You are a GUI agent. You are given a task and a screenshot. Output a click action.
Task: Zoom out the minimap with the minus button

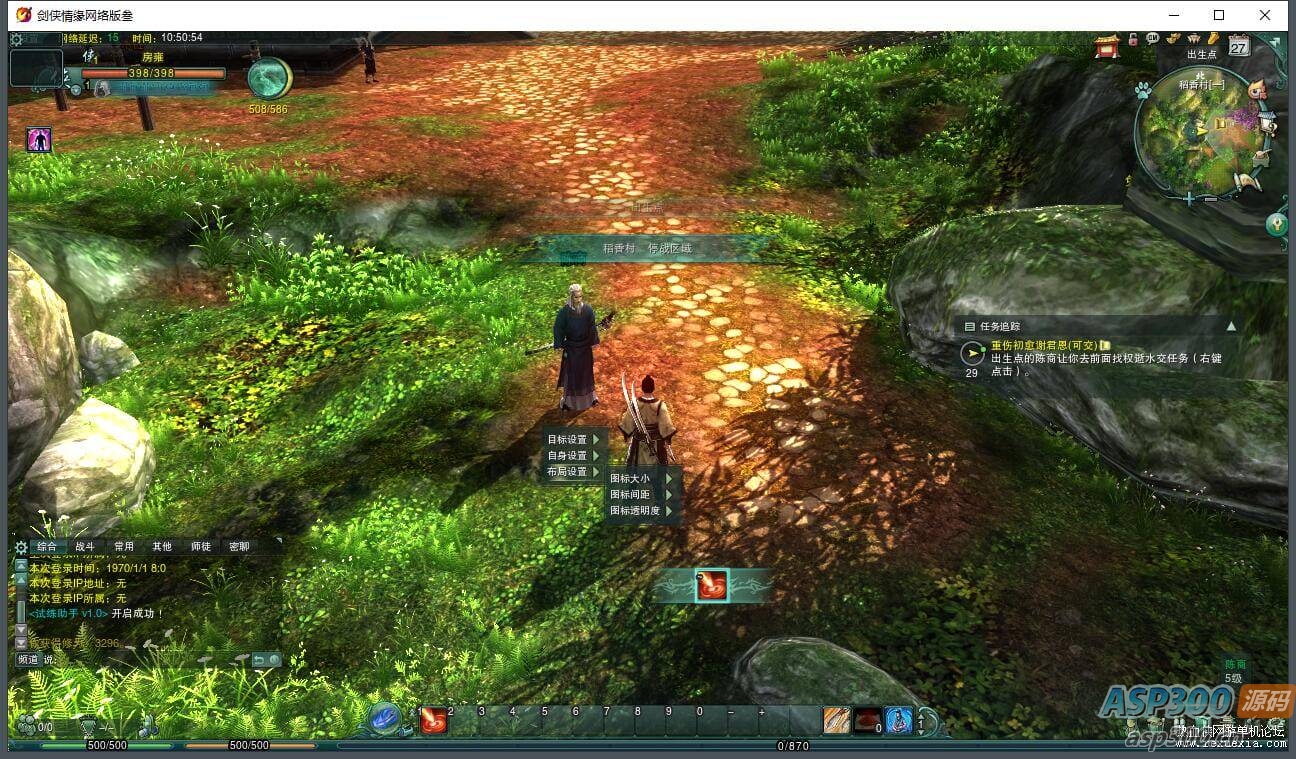coord(1211,199)
